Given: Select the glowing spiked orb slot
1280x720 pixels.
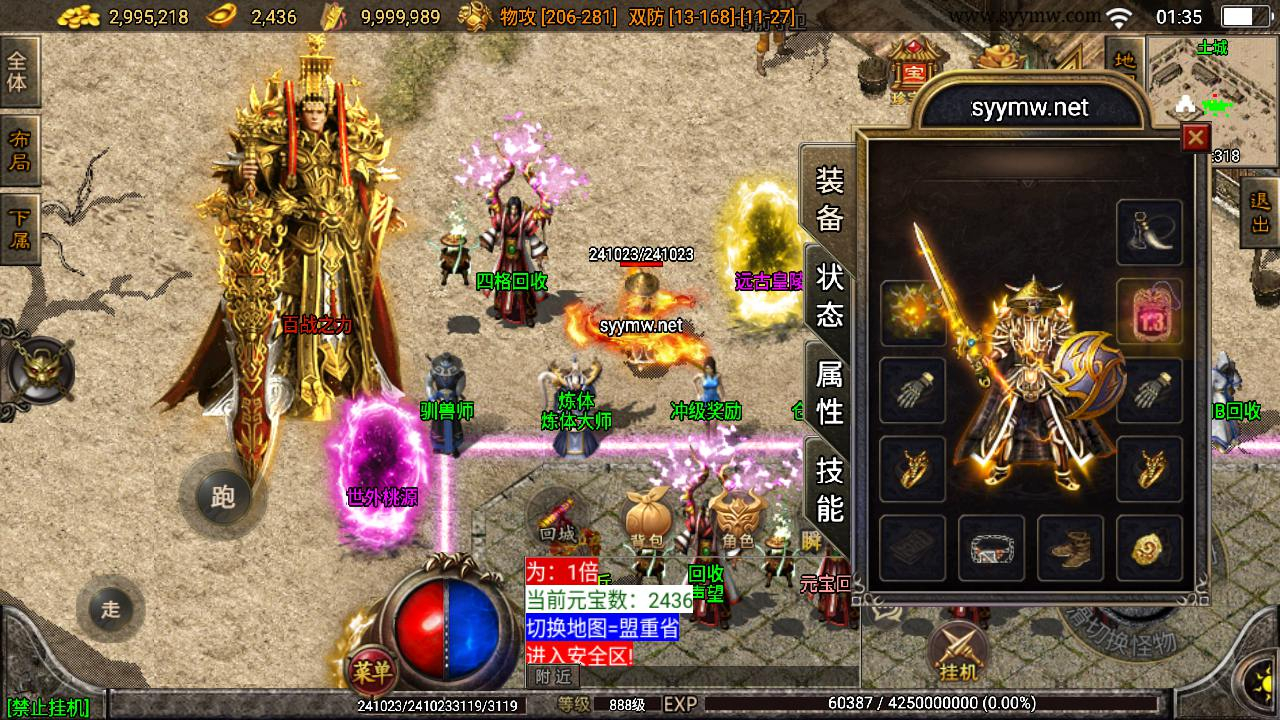Looking at the screenshot, I should click(x=912, y=311).
